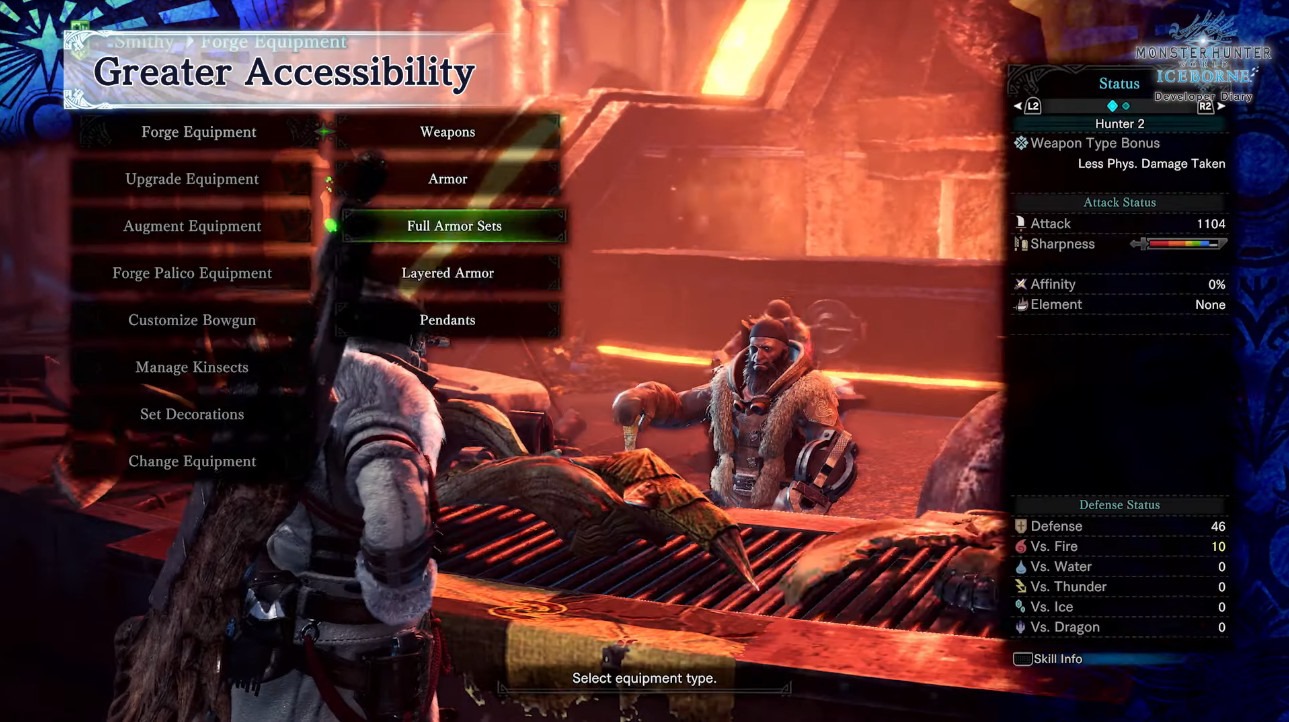Click the left arrow on Status panel
This screenshot has width=1289, height=722.
tap(1019, 106)
